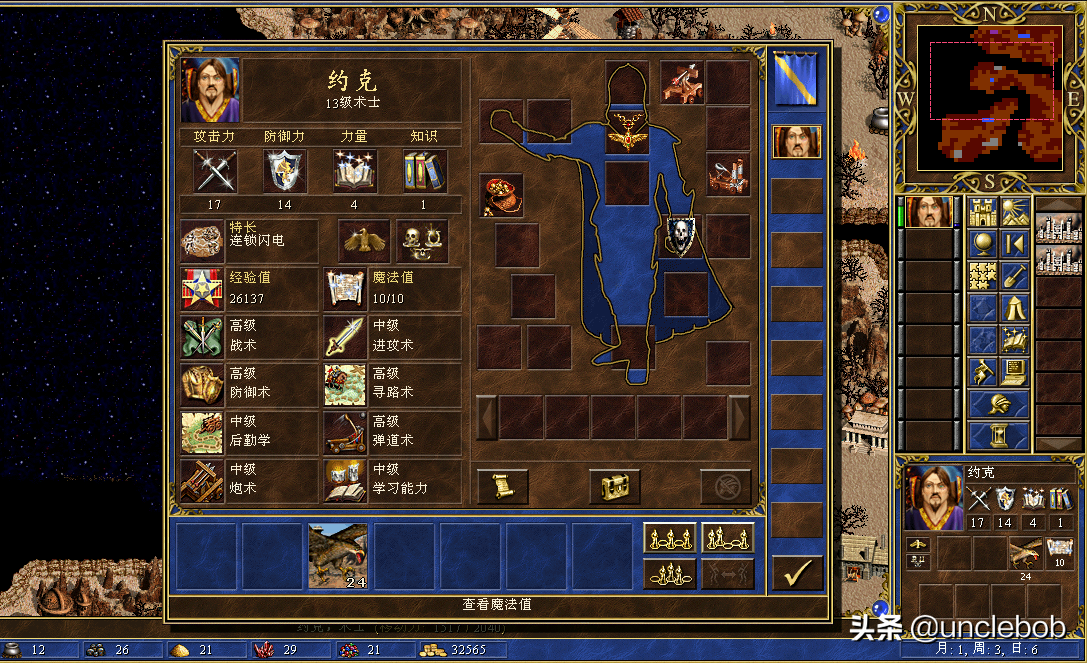
Task: Open system options computer button
Action: [1015, 372]
